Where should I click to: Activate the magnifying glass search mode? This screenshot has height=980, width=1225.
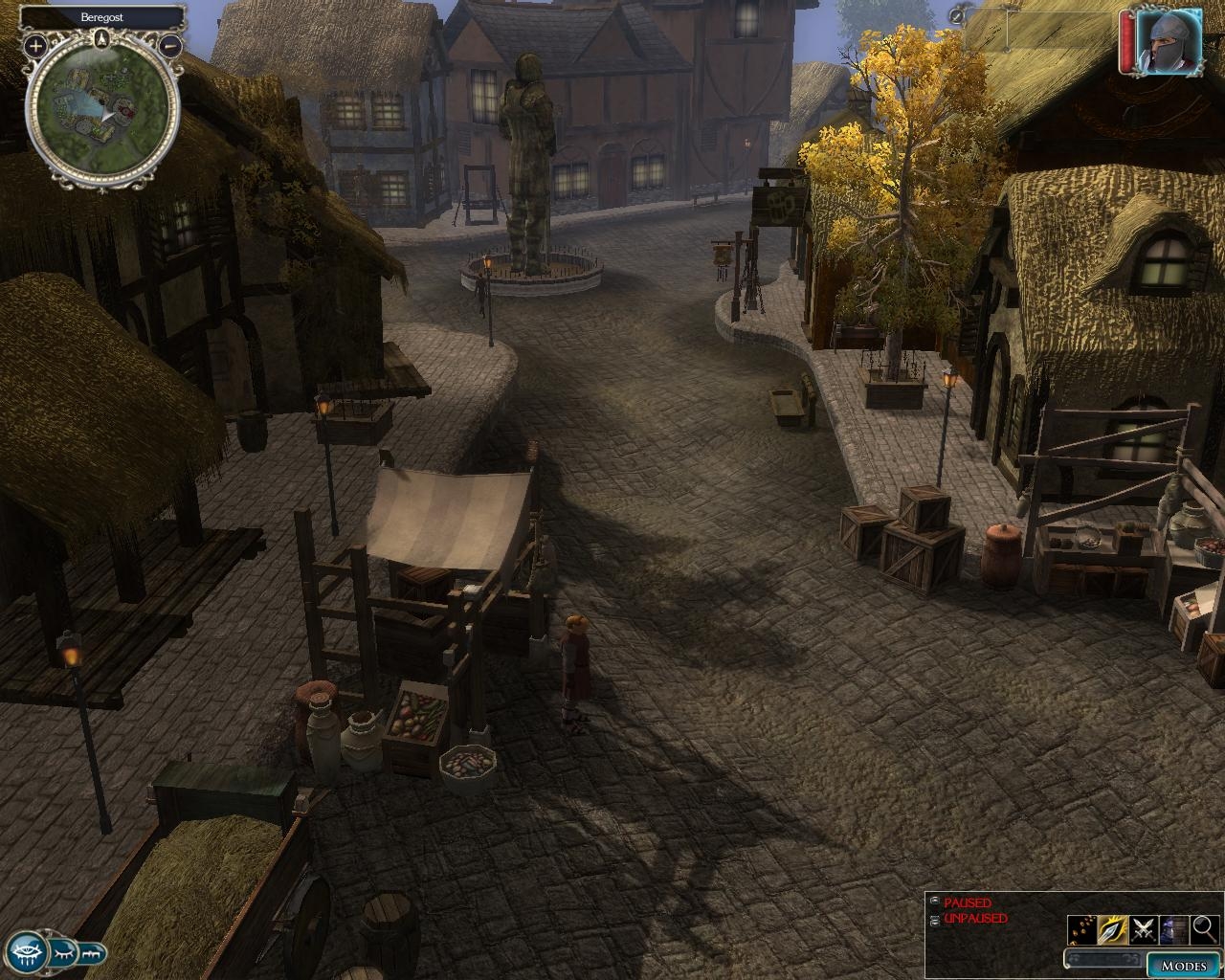[x=1204, y=928]
